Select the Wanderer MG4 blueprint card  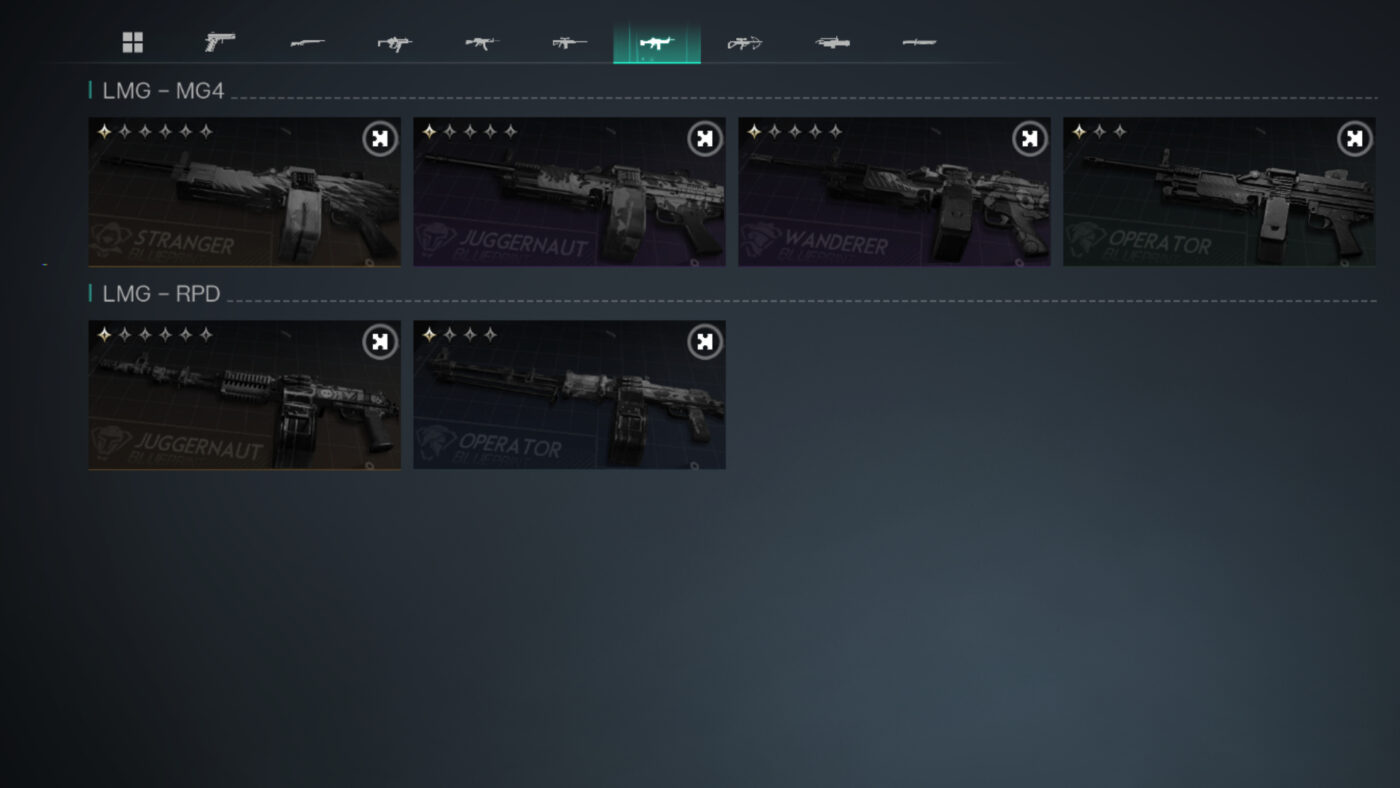click(x=894, y=191)
